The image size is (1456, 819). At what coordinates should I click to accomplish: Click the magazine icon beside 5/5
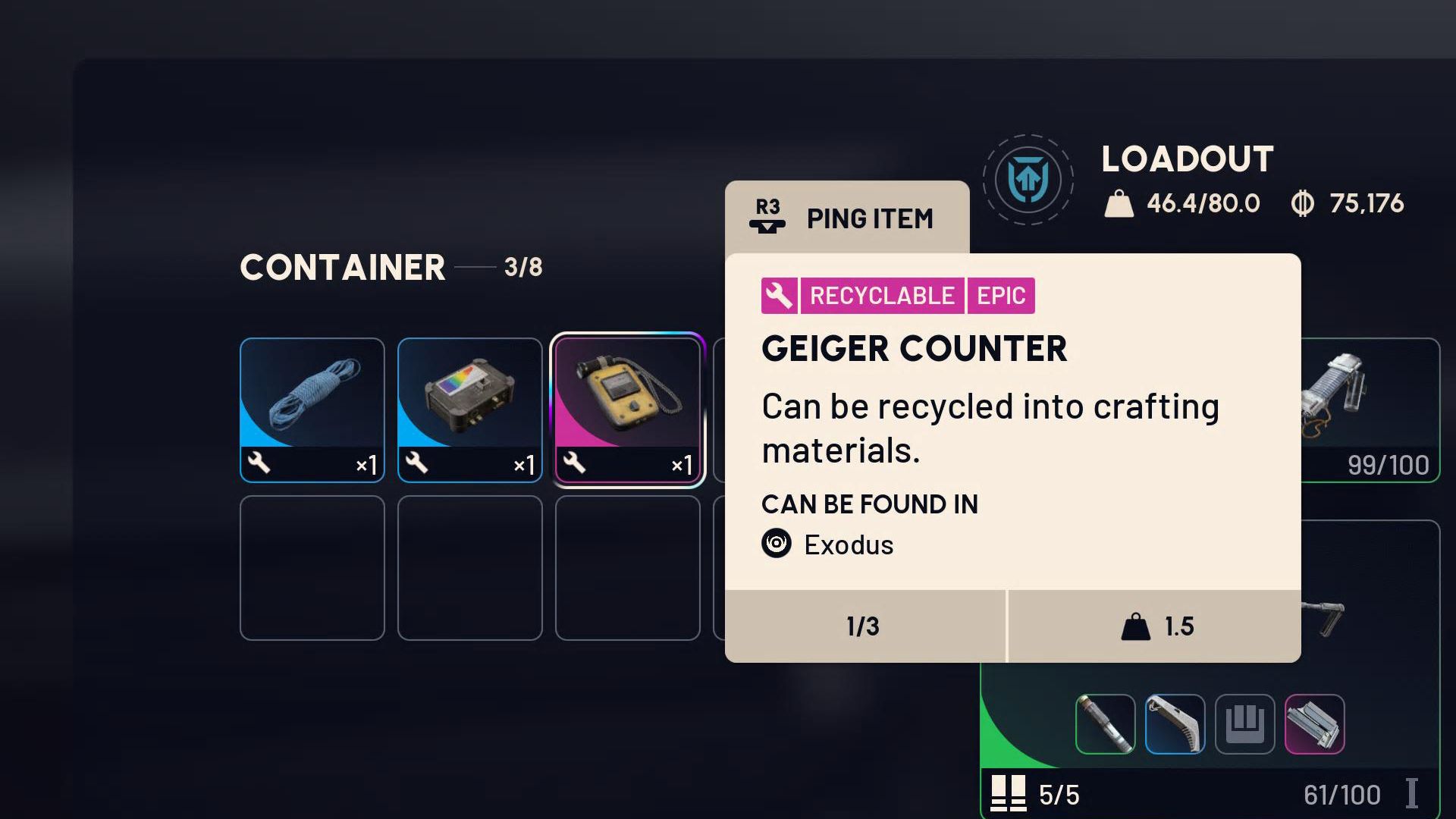coord(1009,795)
